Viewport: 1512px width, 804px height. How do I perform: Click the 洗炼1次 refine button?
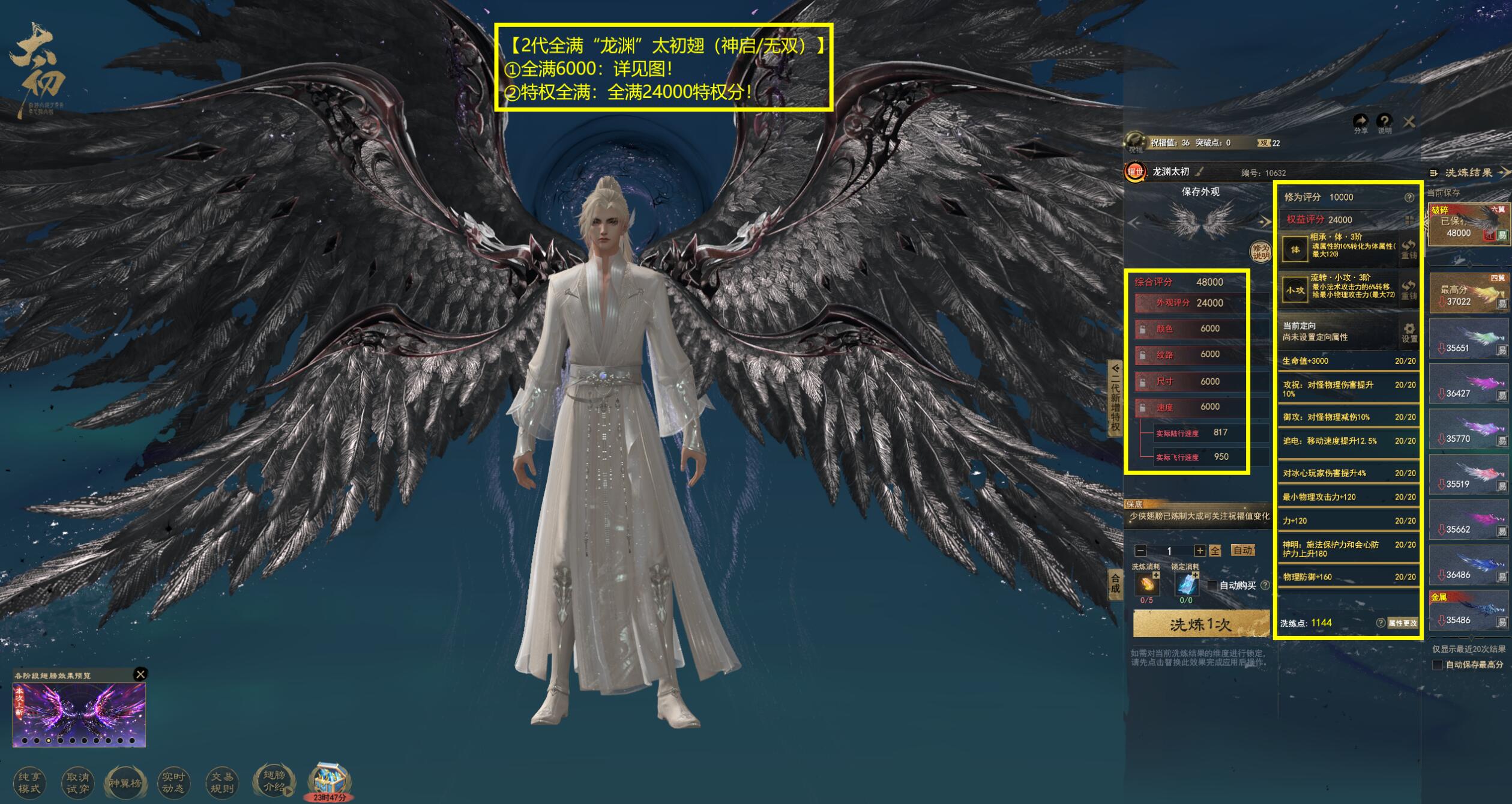pyautogui.click(x=1200, y=624)
